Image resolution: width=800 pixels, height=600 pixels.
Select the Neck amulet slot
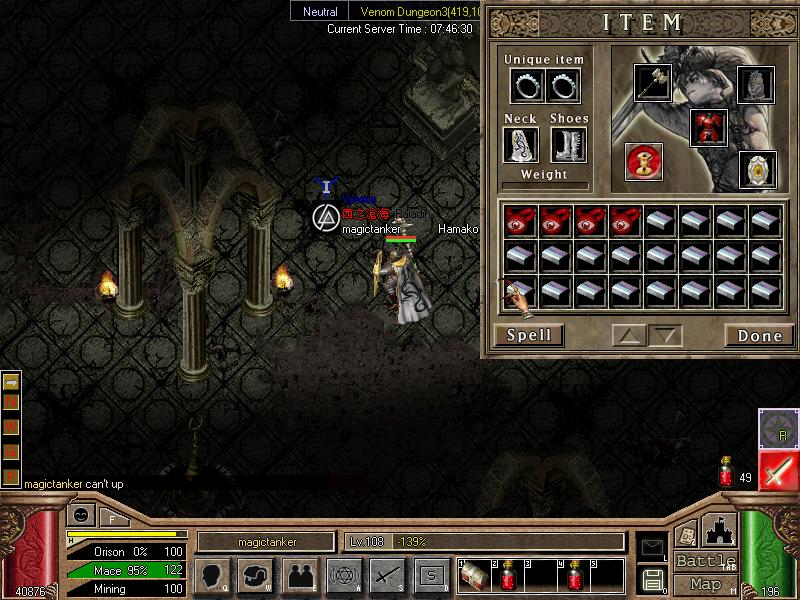[520, 145]
